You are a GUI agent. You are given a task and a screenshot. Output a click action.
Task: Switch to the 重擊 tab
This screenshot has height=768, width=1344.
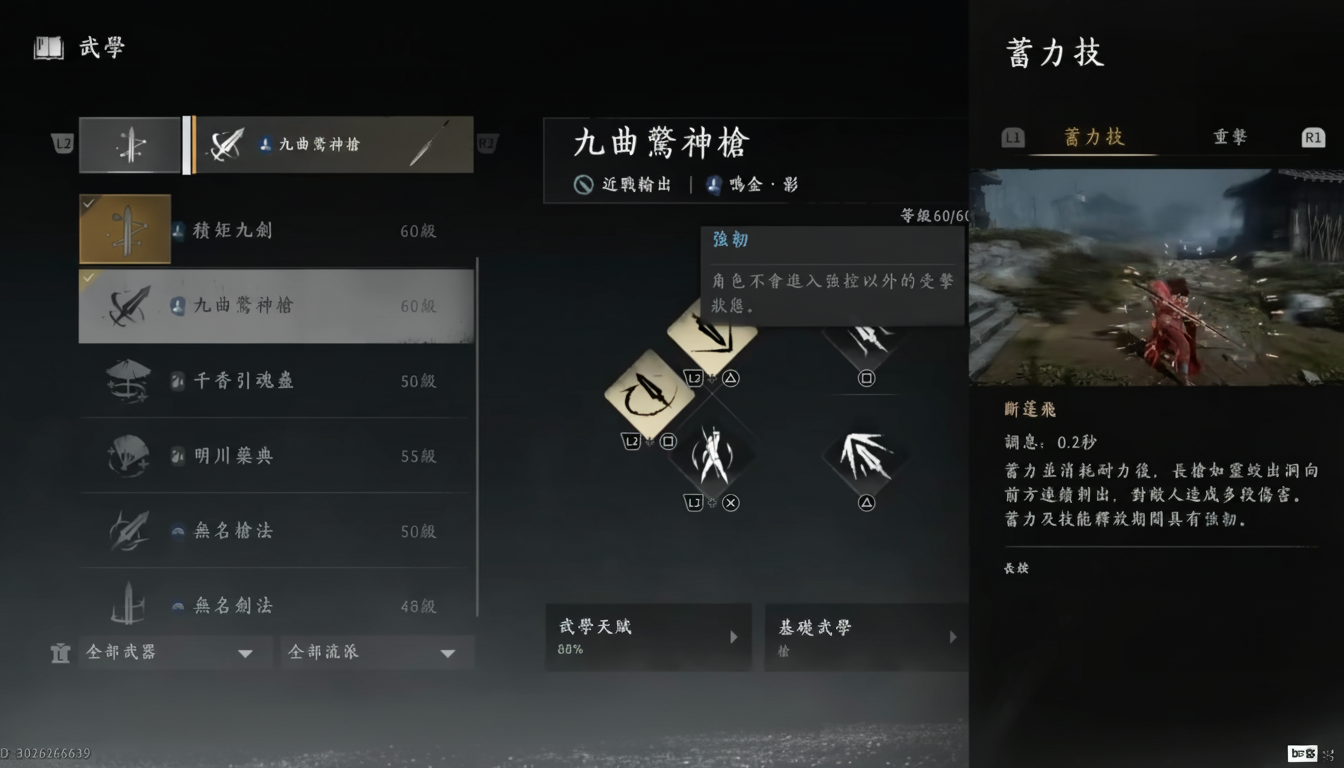click(1229, 137)
